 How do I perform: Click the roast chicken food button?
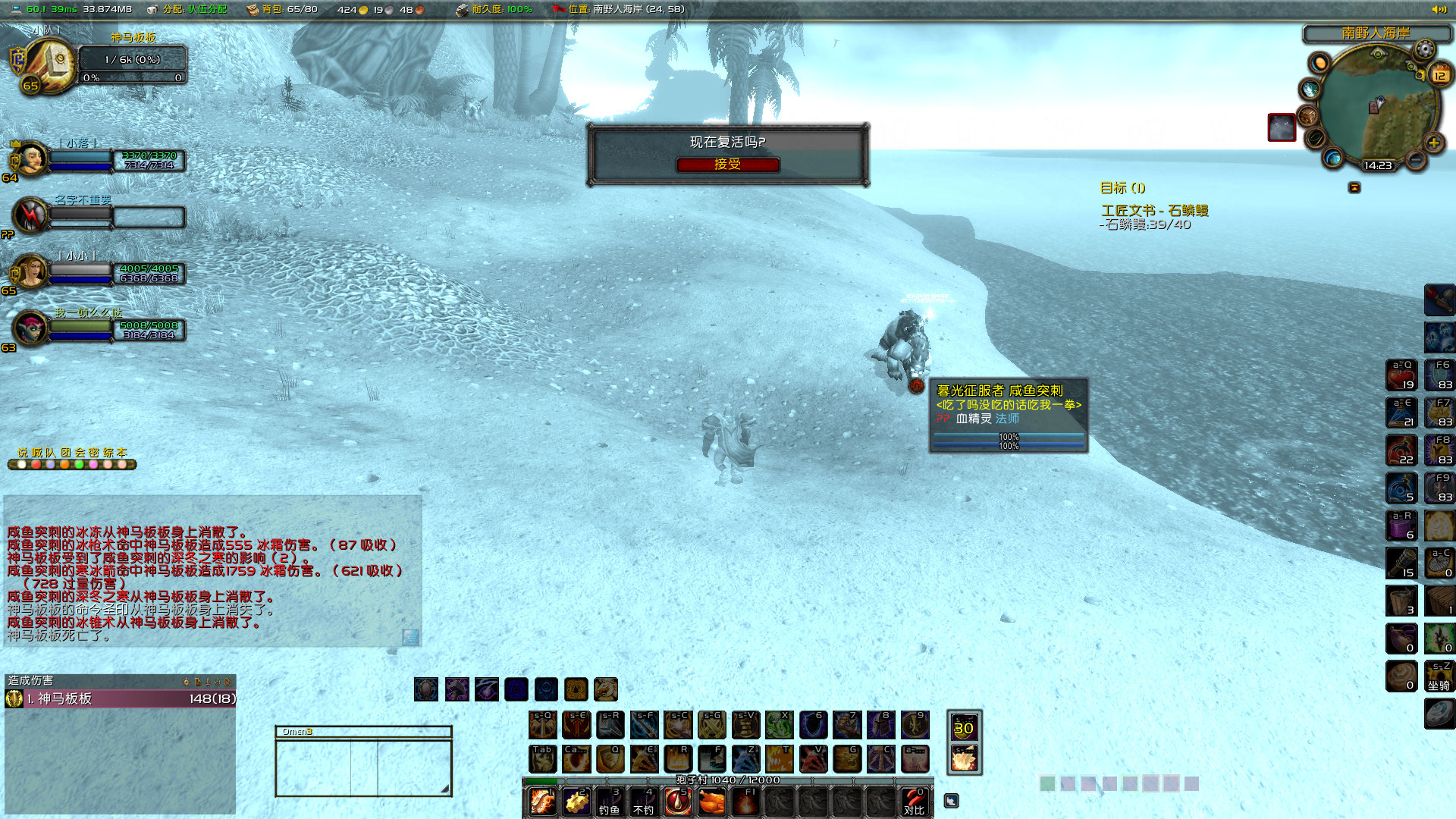(714, 800)
